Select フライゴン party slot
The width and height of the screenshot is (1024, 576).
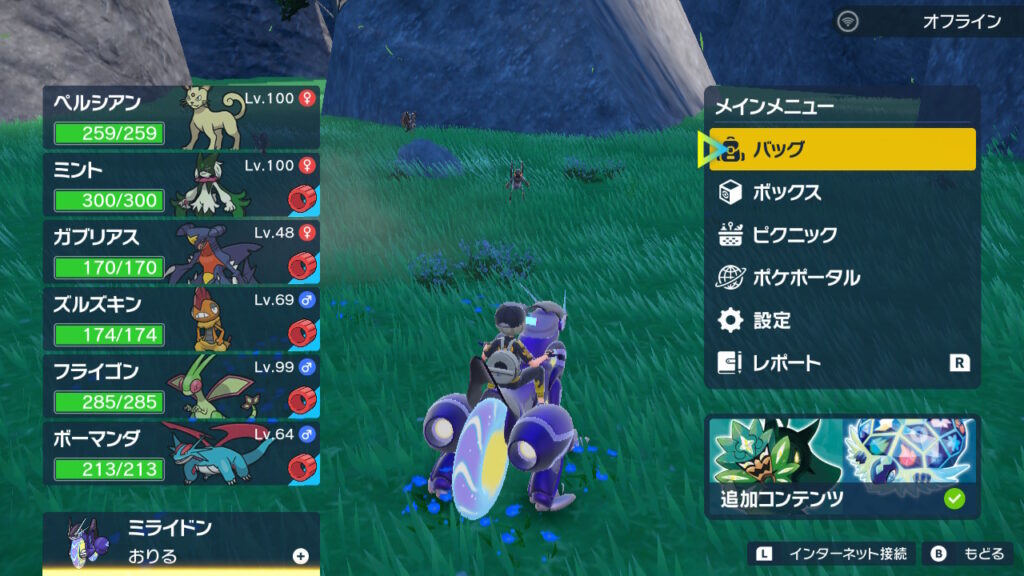point(181,388)
